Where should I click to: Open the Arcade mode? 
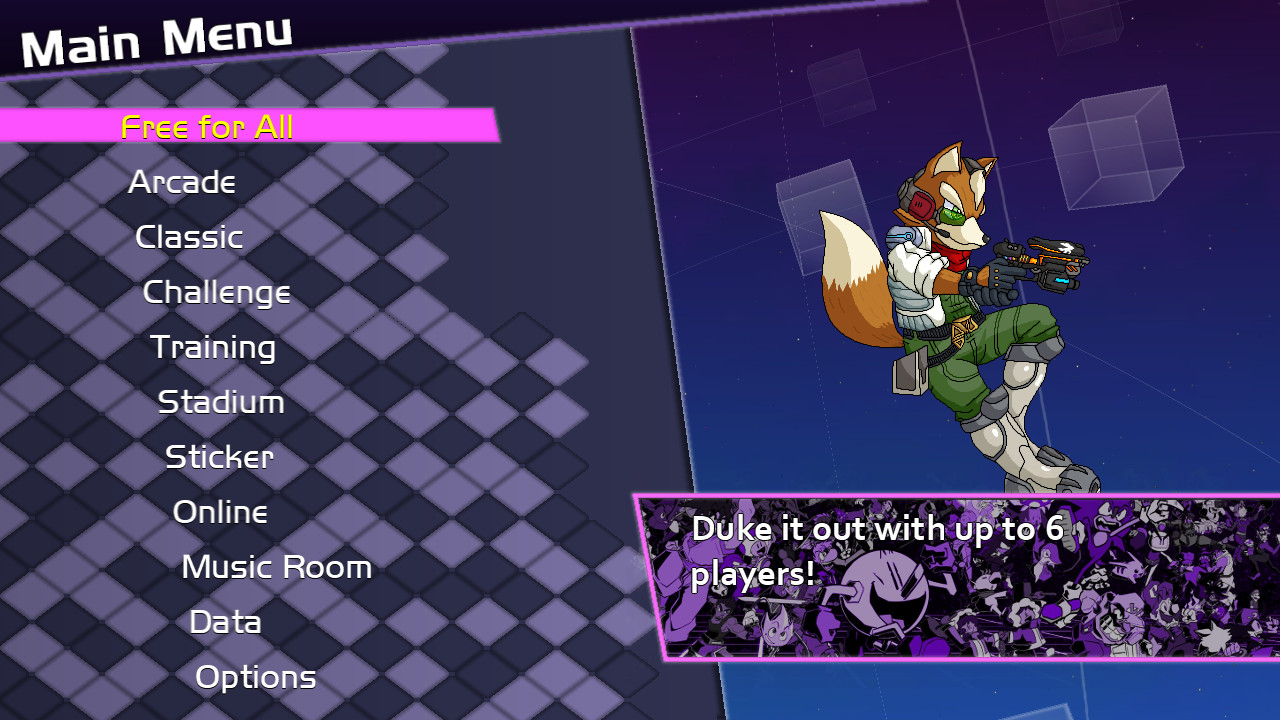point(183,182)
